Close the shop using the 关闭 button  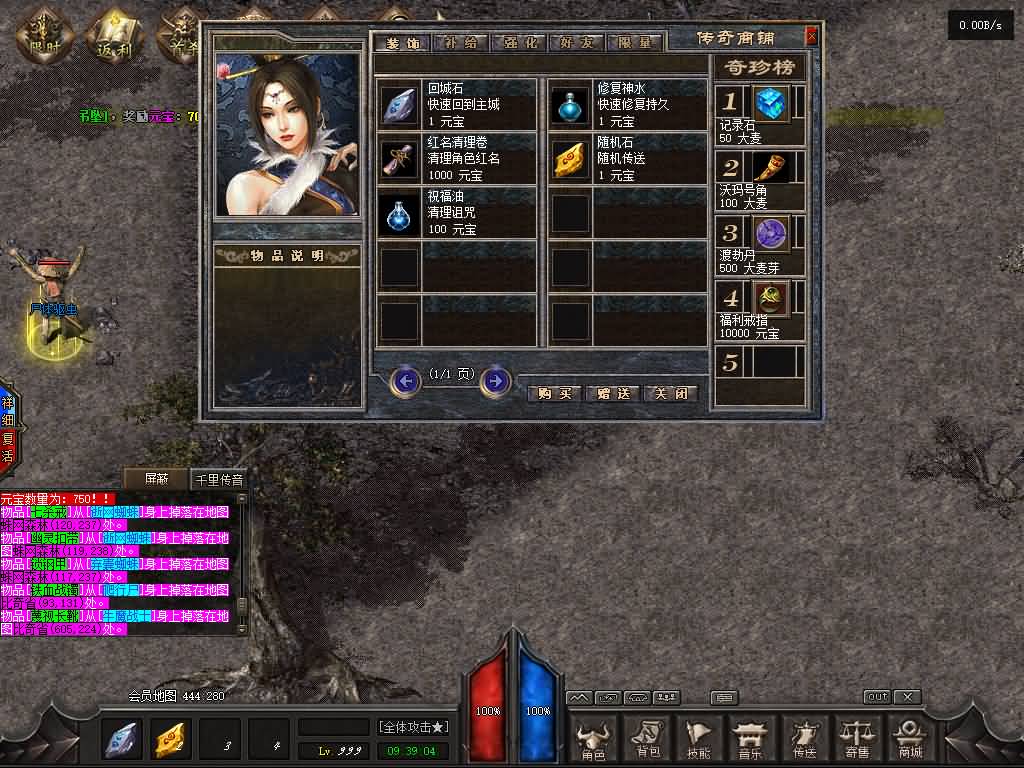pos(670,393)
